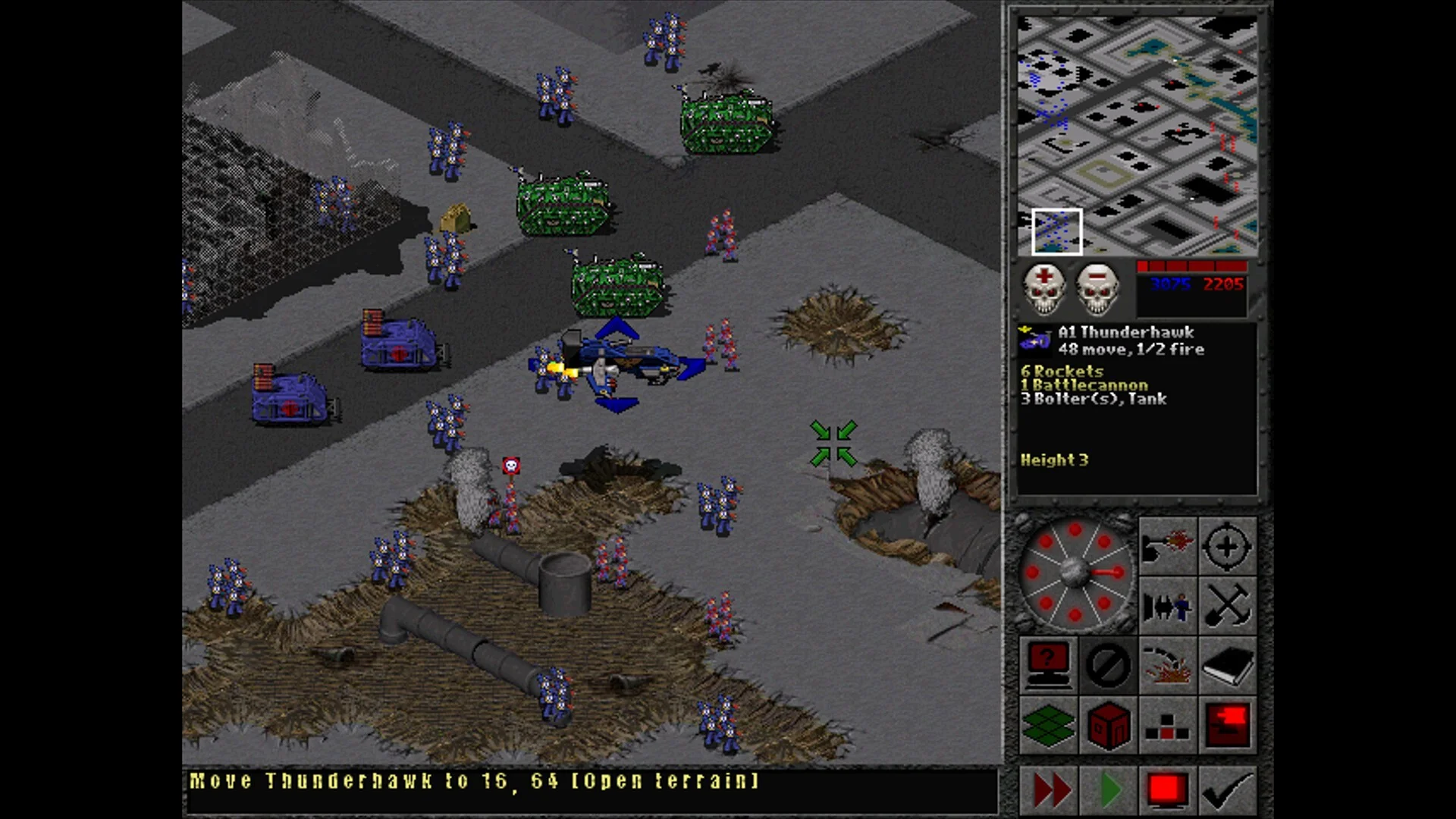This screenshot has width=1456, height=819.
Task: Activate the direct fire cannon button
Action: (1167, 546)
